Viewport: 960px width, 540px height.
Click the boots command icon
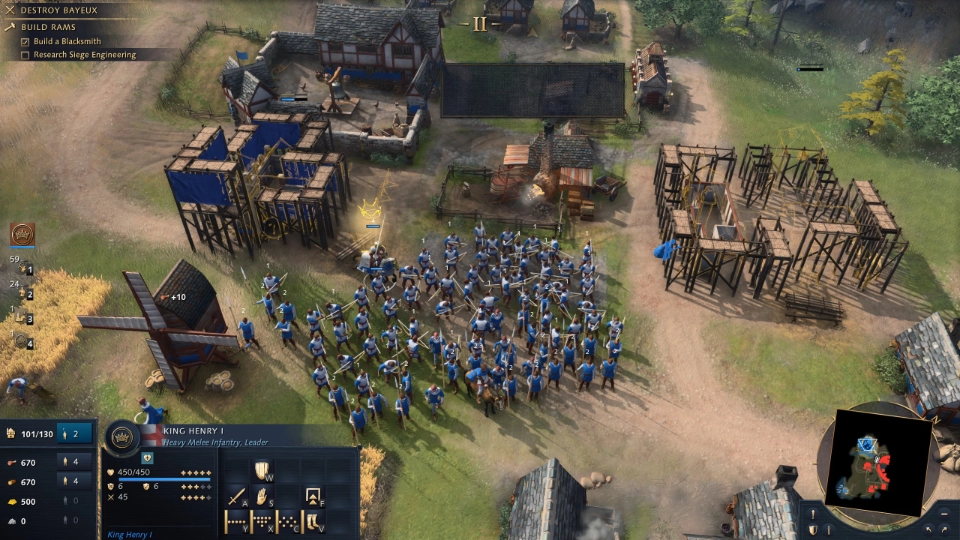(314, 521)
